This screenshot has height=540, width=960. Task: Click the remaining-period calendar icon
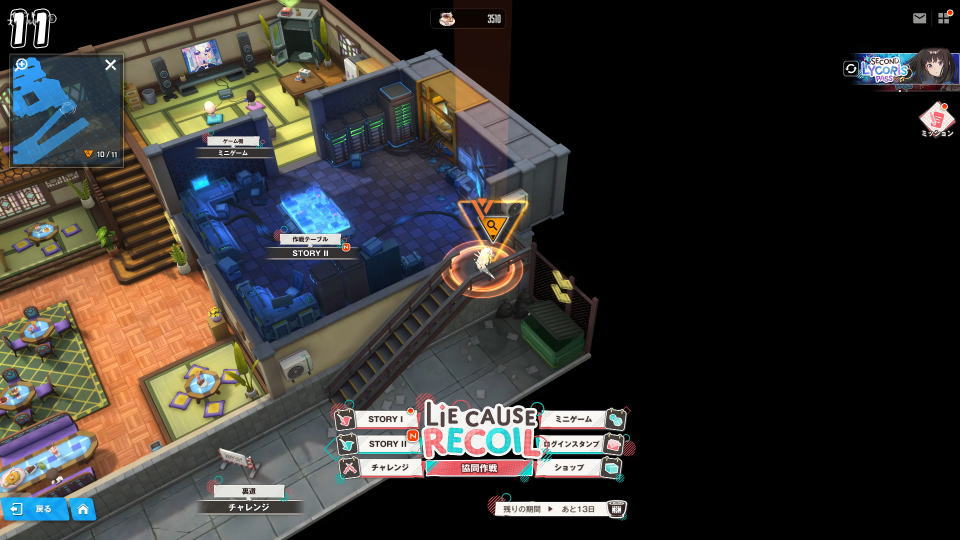coord(617,509)
